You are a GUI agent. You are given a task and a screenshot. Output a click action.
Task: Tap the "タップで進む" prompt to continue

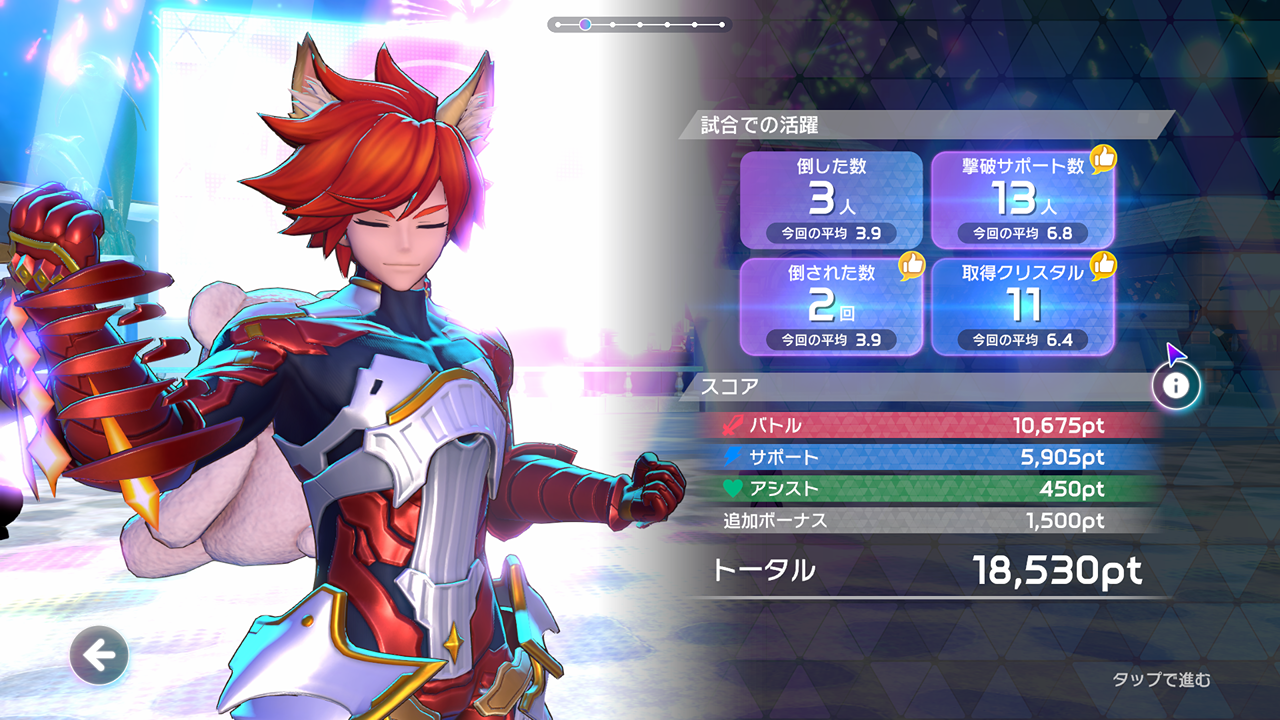point(1161,680)
